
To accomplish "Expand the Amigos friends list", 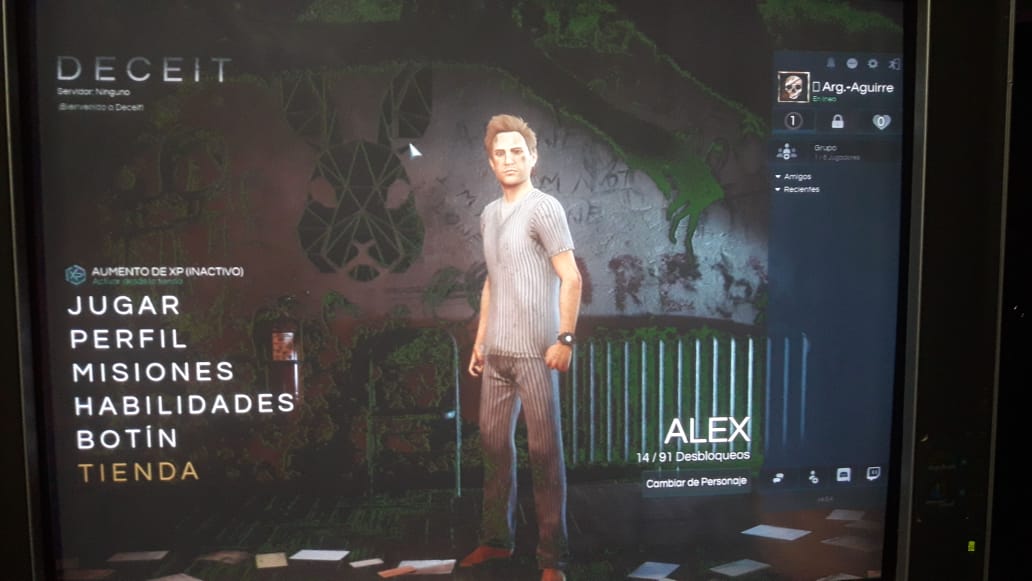I will [x=797, y=177].
